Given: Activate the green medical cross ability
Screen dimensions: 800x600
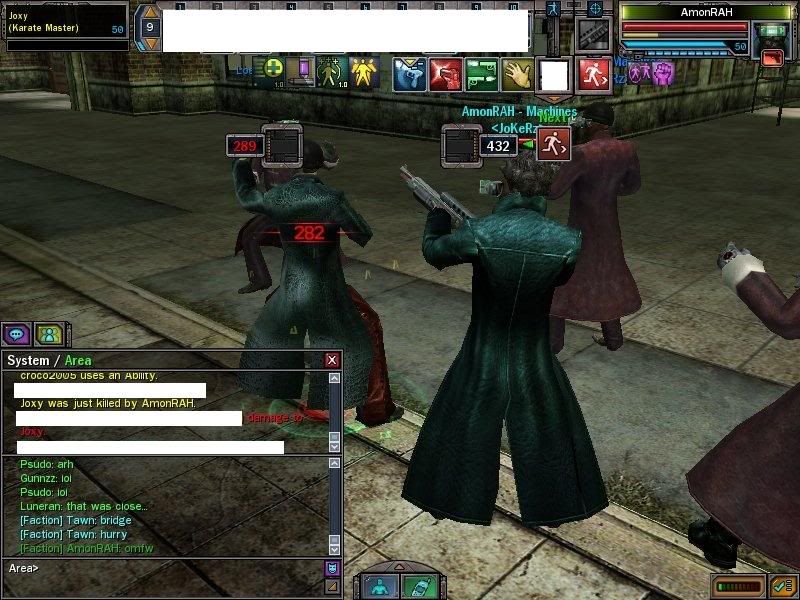Looking at the screenshot, I should tap(272, 70).
